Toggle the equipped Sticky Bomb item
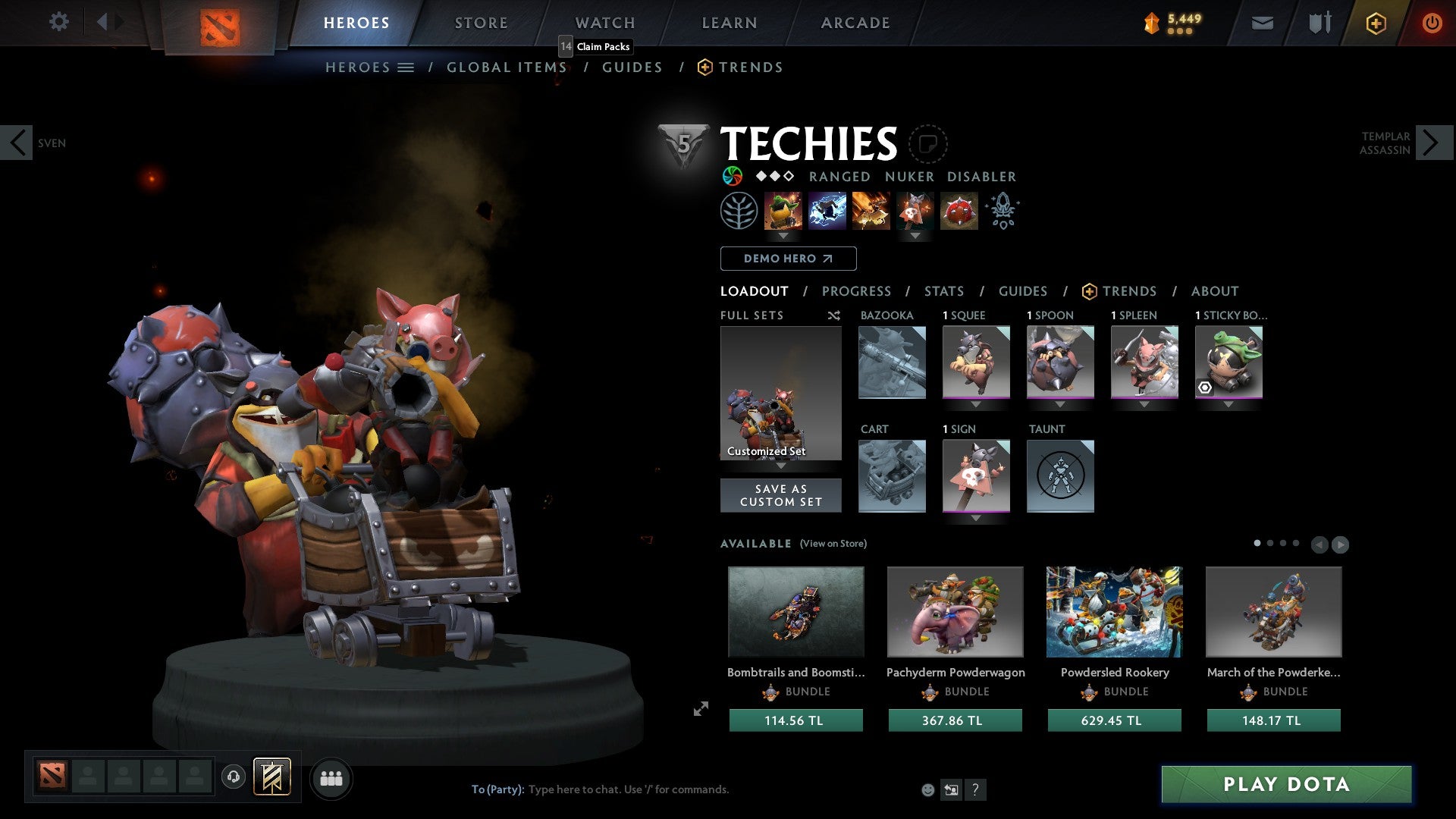 click(1228, 362)
